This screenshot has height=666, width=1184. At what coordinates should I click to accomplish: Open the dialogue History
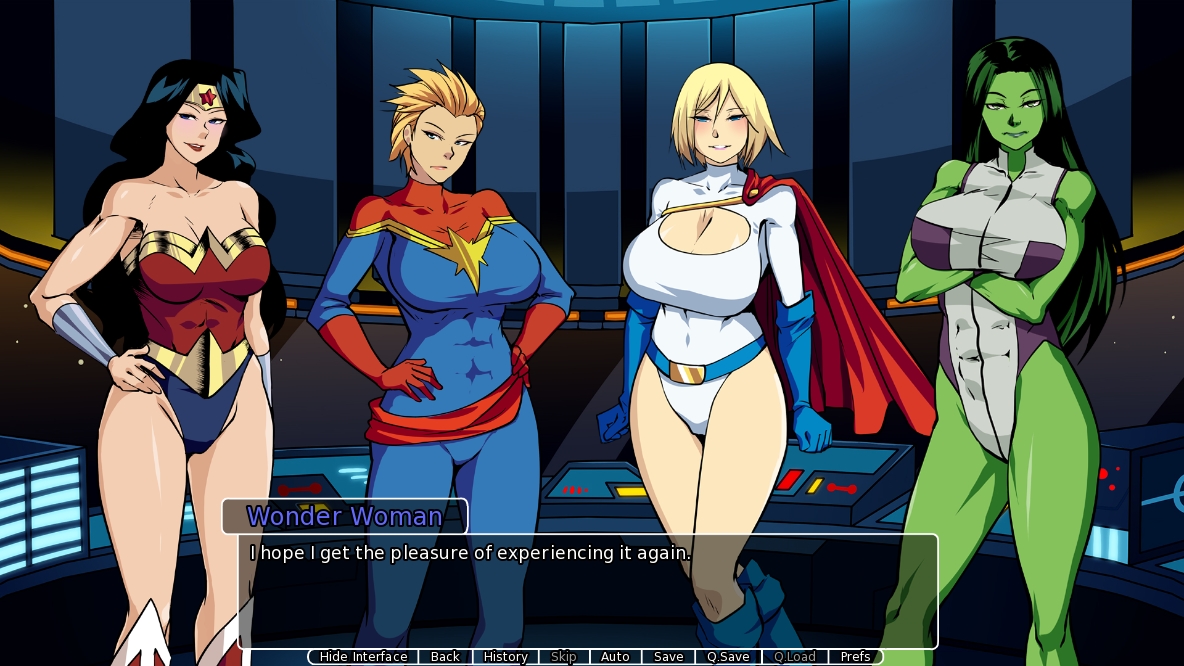tap(505, 657)
